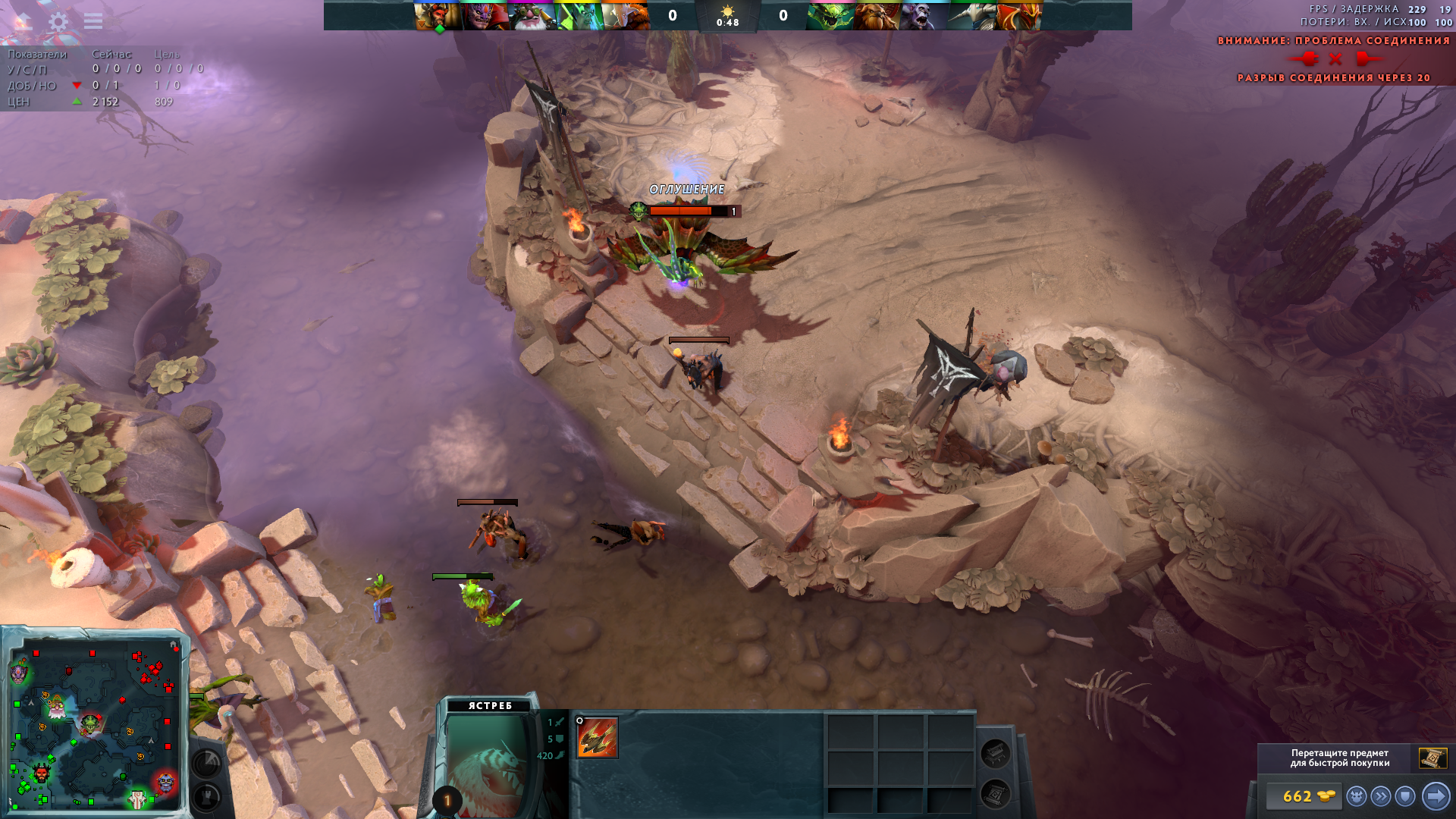Select the courier face button

[x=1357, y=796]
